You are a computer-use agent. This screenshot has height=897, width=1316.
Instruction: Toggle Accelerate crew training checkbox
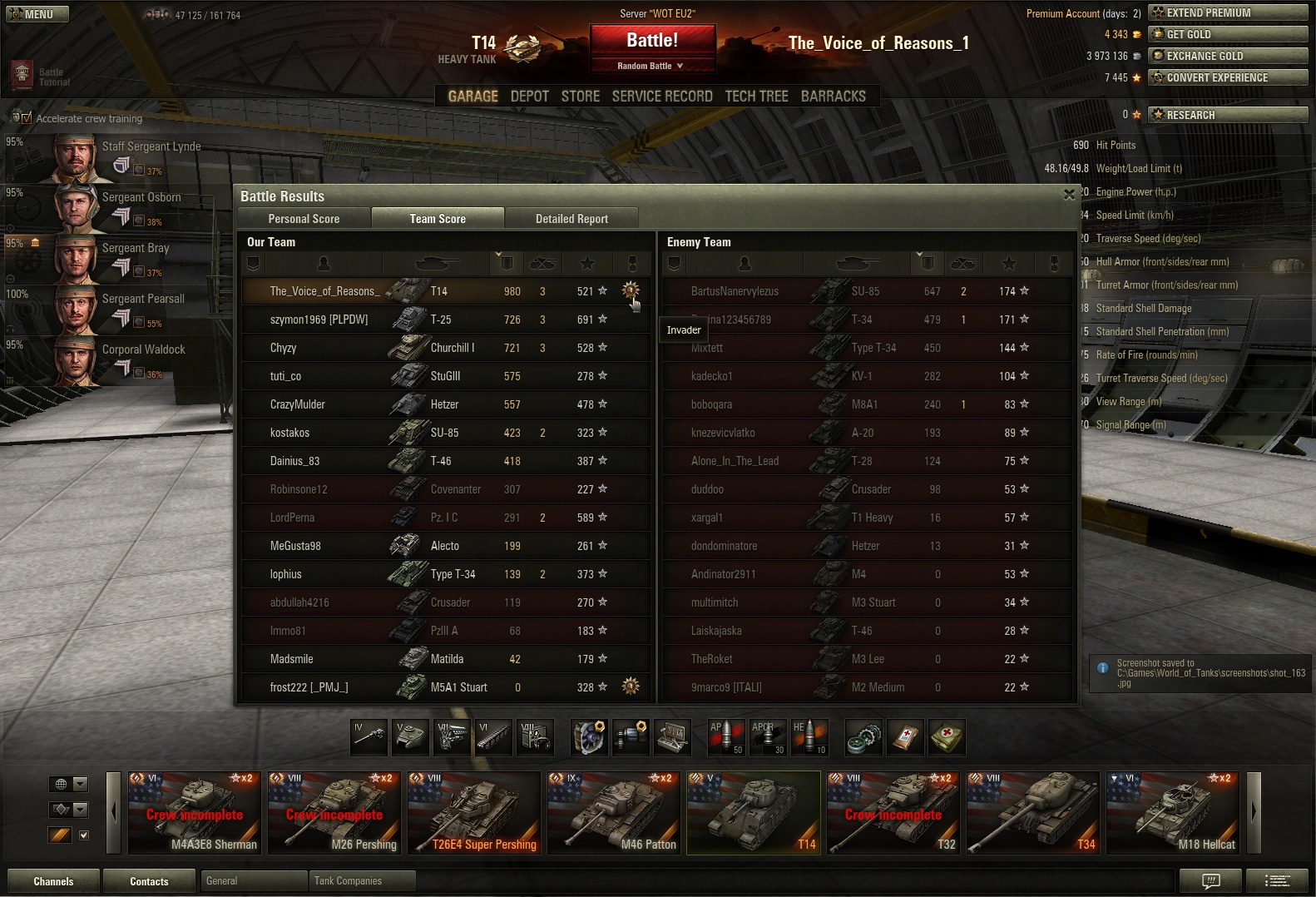(27, 118)
